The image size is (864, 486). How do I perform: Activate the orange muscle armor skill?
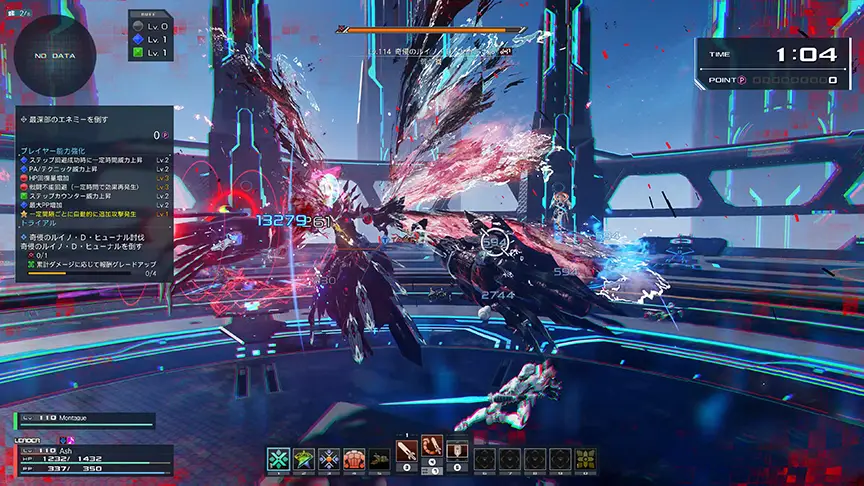353,459
